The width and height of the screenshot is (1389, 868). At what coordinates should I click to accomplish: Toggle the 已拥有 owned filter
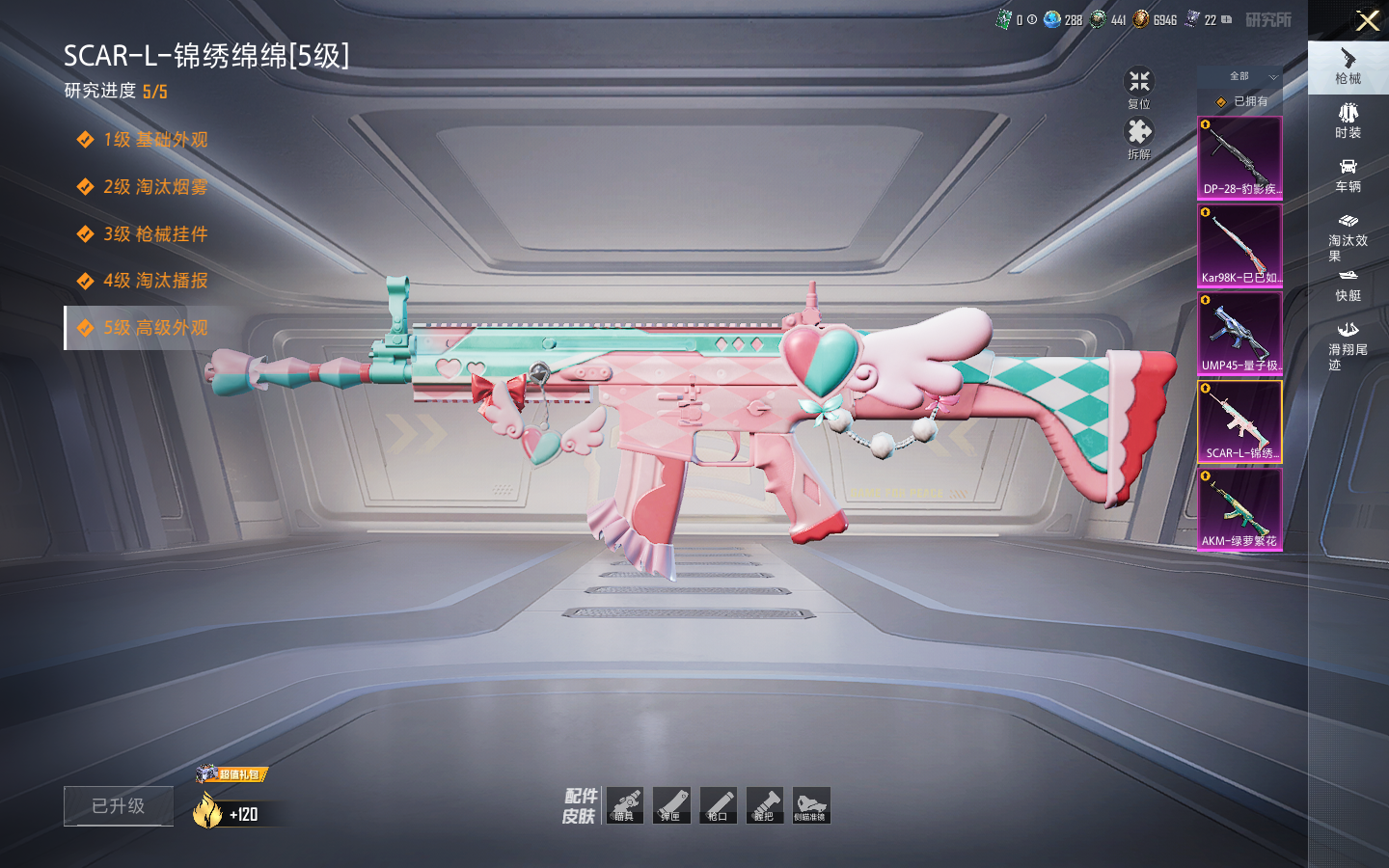pos(1240,101)
